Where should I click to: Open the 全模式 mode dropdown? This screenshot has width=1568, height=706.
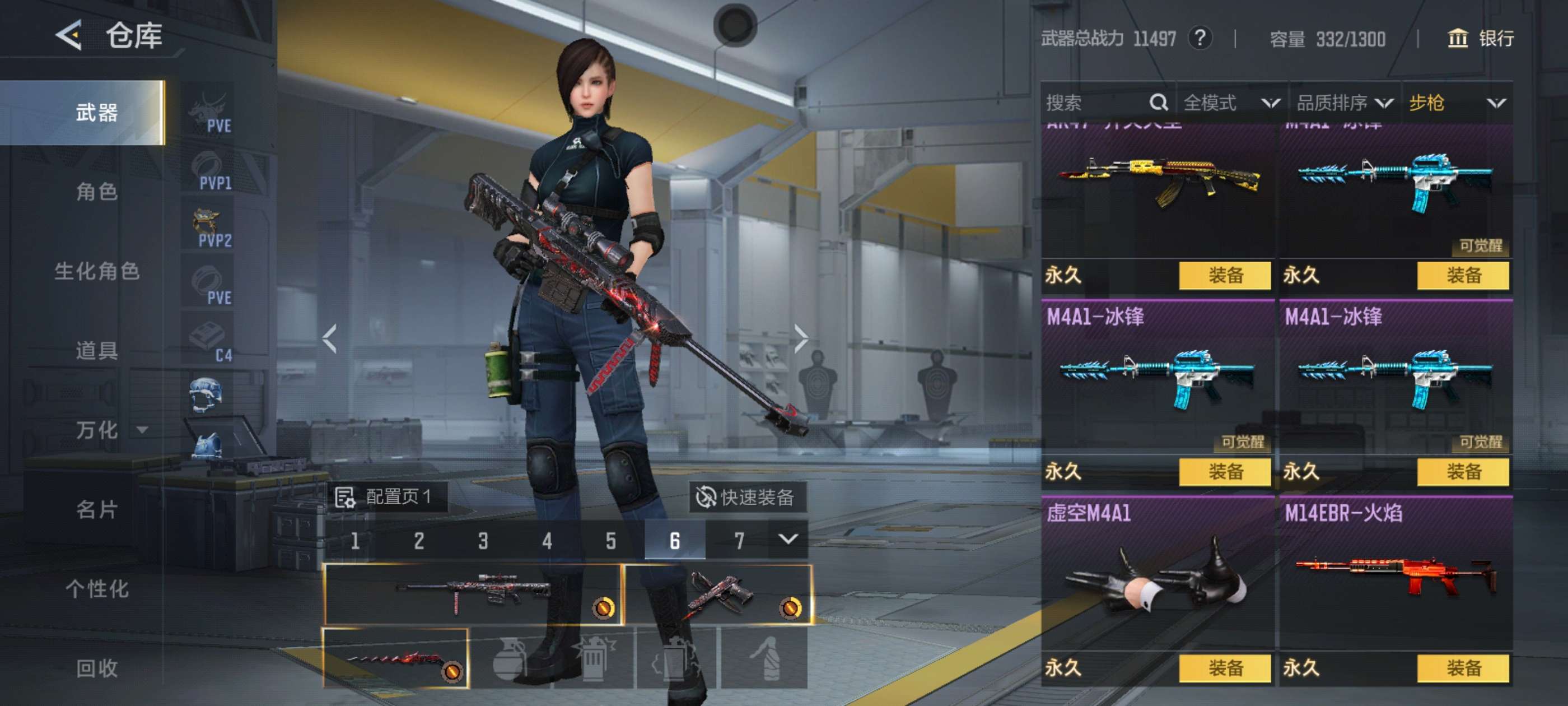coord(1231,103)
